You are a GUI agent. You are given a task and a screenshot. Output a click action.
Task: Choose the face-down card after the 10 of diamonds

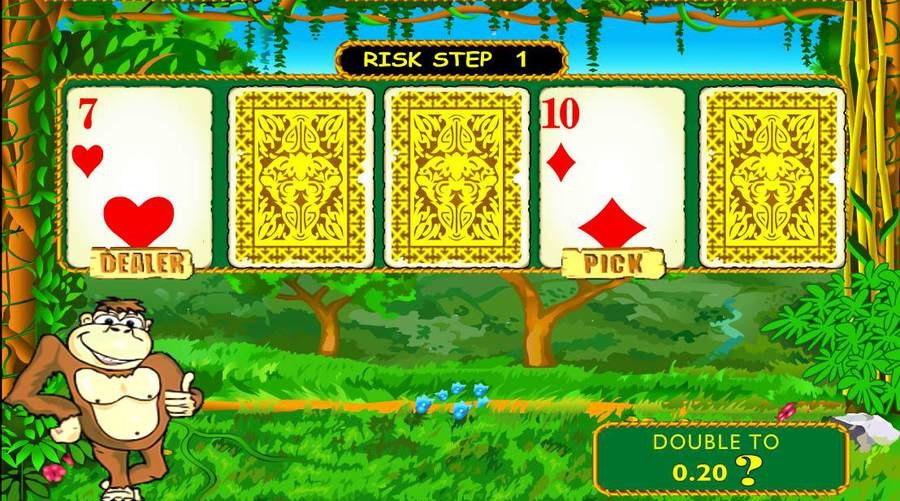coord(771,176)
